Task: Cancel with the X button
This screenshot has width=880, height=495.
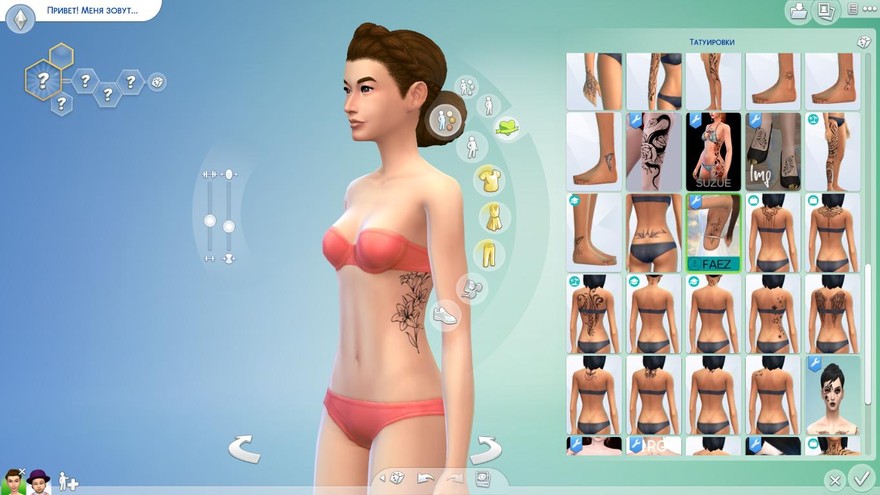Action: pyautogui.click(x=835, y=480)
